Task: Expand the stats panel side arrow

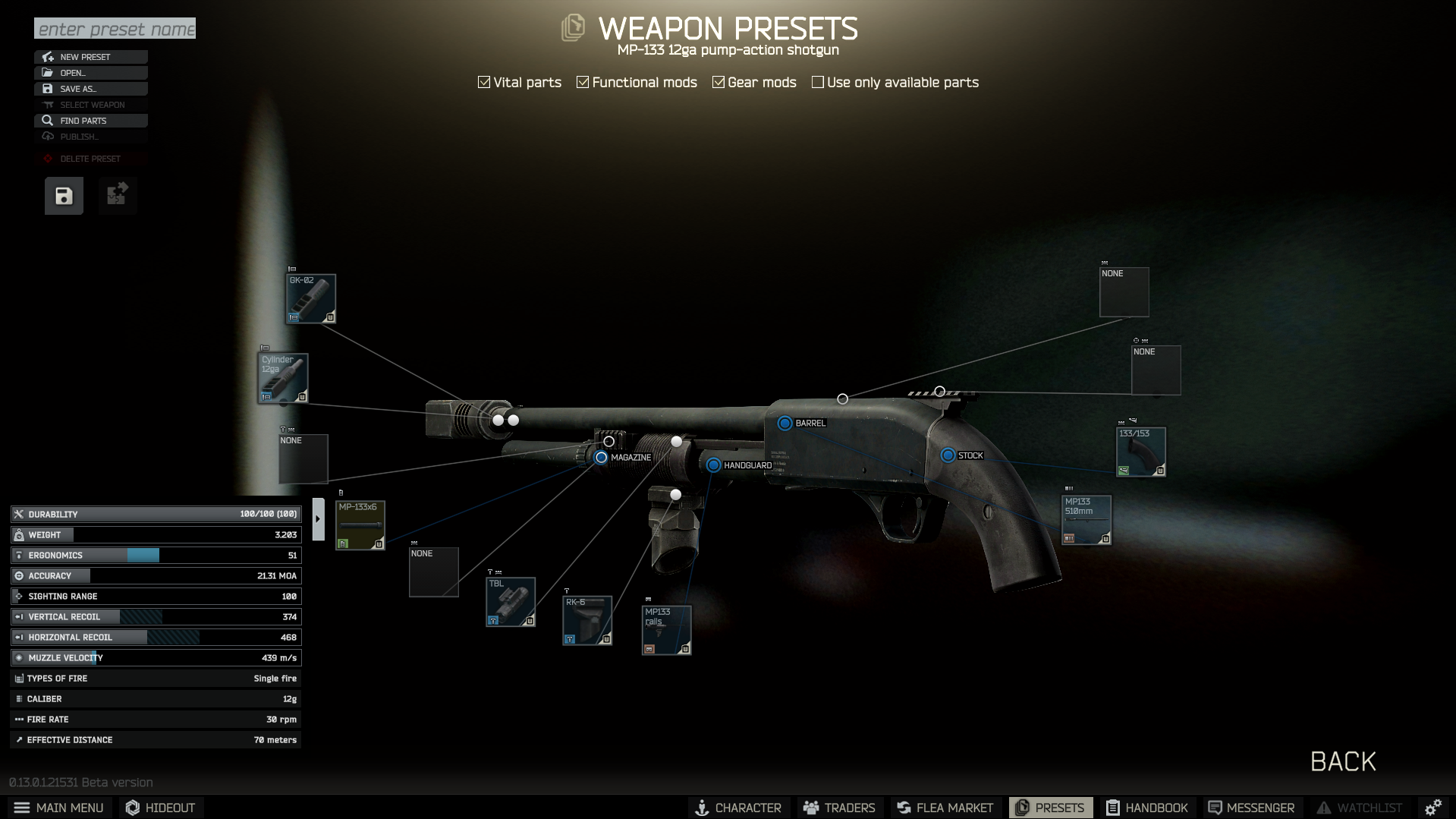Action: pos(318,517)
